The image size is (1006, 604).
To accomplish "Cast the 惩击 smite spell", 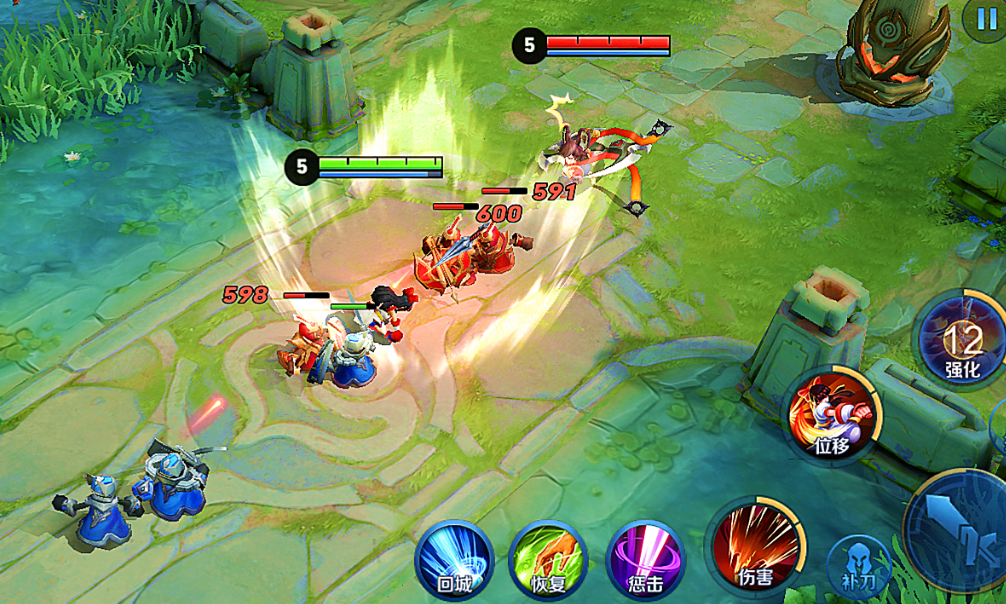I will (645, 556).
